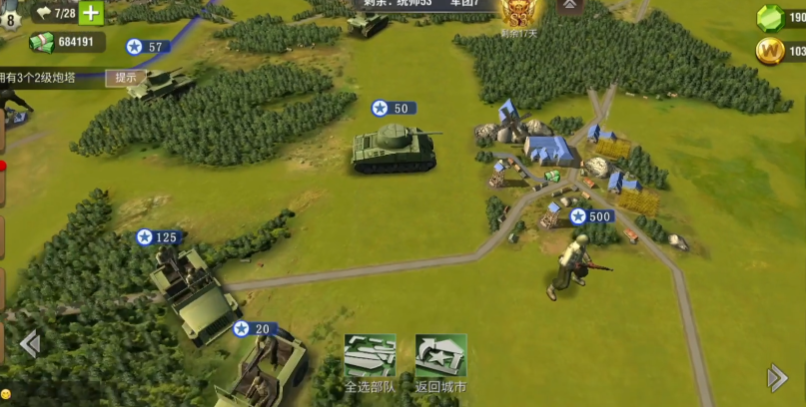Tap the gold W coin icon
This screenshot has width=806, height=407.
769,51
